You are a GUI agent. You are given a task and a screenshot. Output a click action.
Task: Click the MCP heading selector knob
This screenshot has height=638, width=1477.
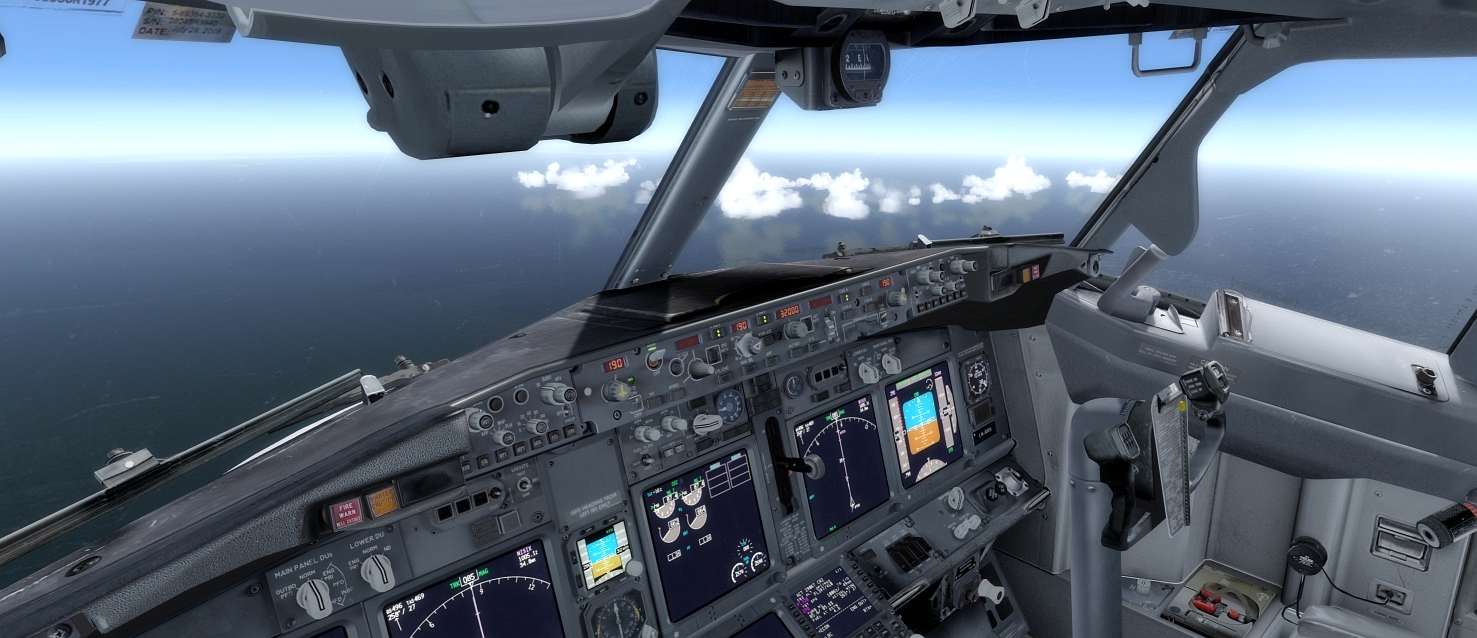click(747, 346)
